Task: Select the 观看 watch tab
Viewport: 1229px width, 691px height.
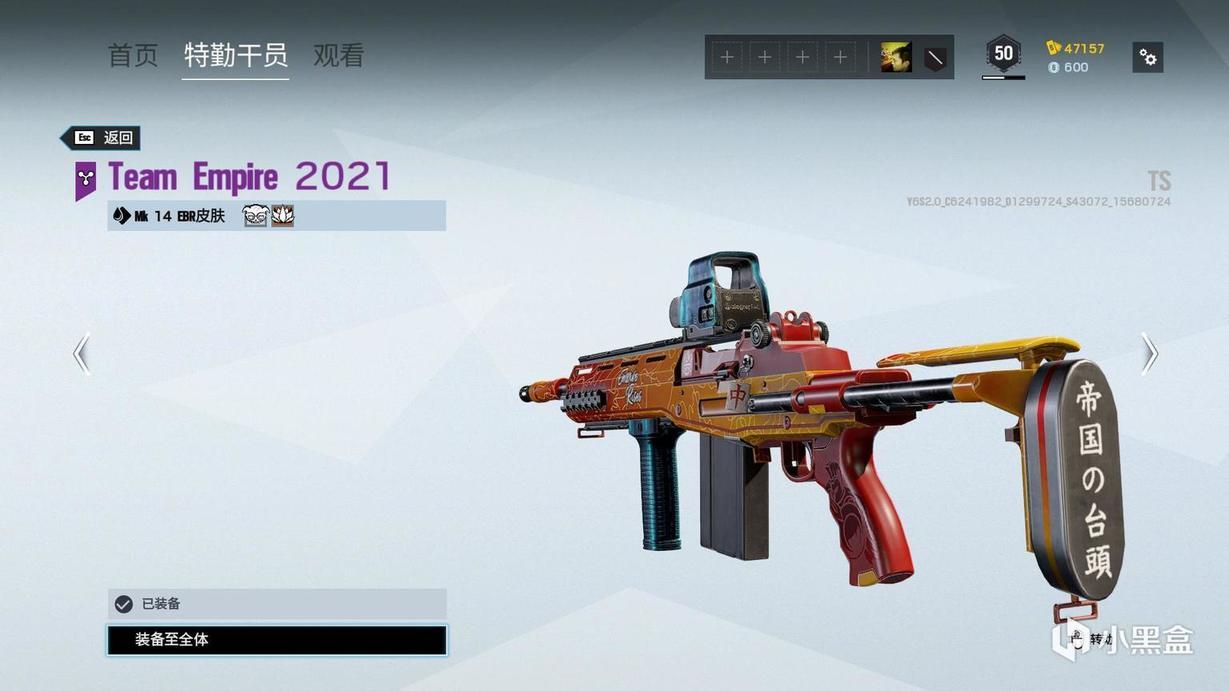Action: [338, 56]
